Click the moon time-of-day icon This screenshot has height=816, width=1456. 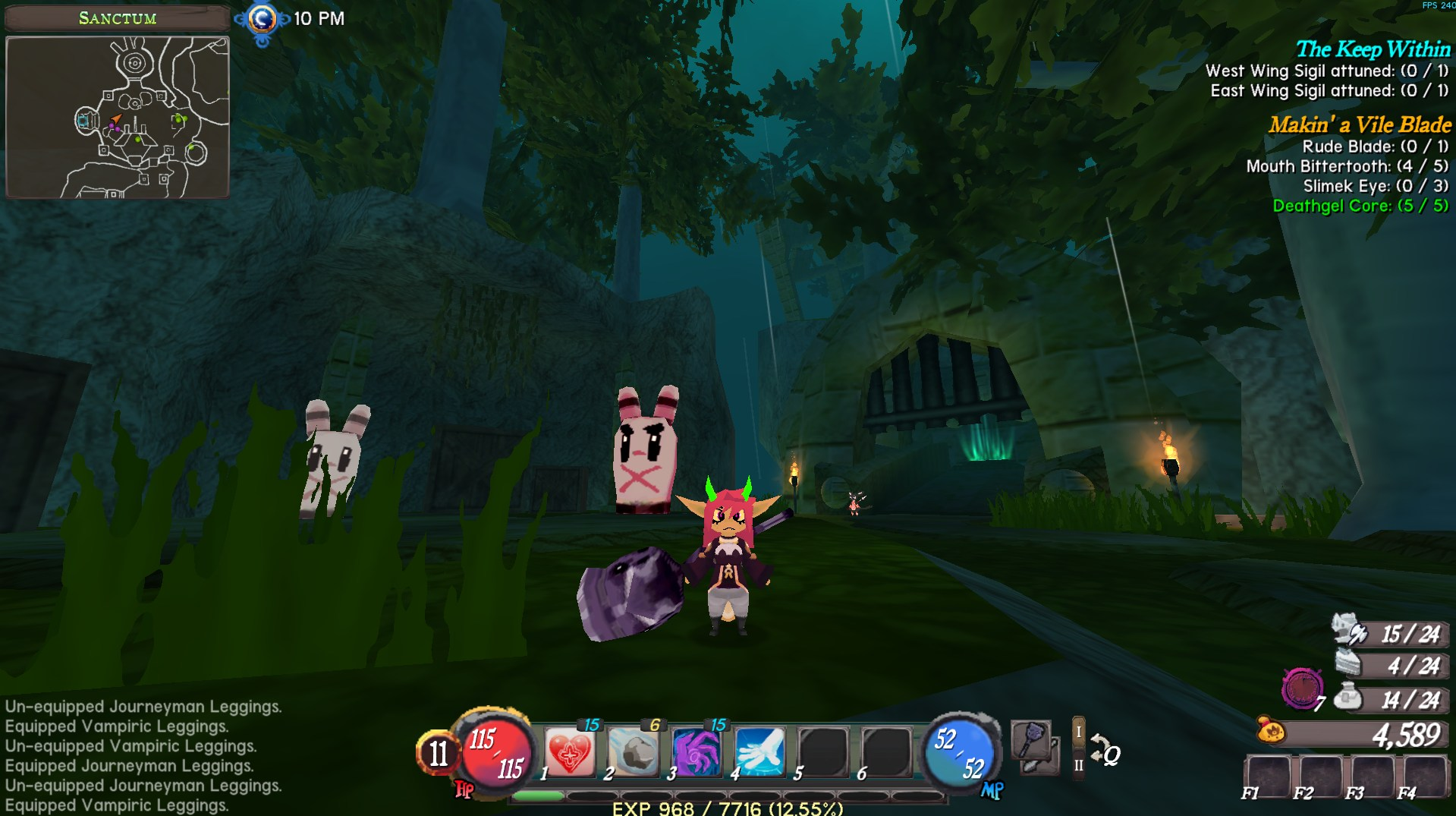263,19
